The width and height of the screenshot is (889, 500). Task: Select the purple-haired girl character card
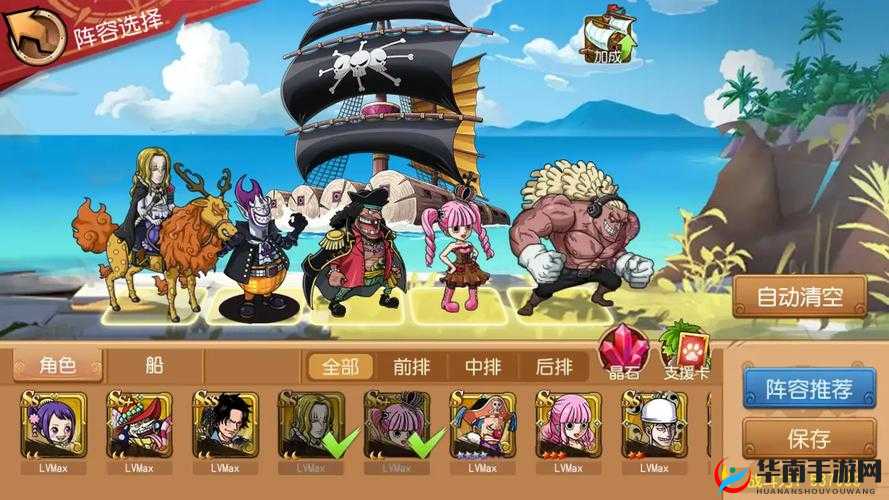click(53, 425)
